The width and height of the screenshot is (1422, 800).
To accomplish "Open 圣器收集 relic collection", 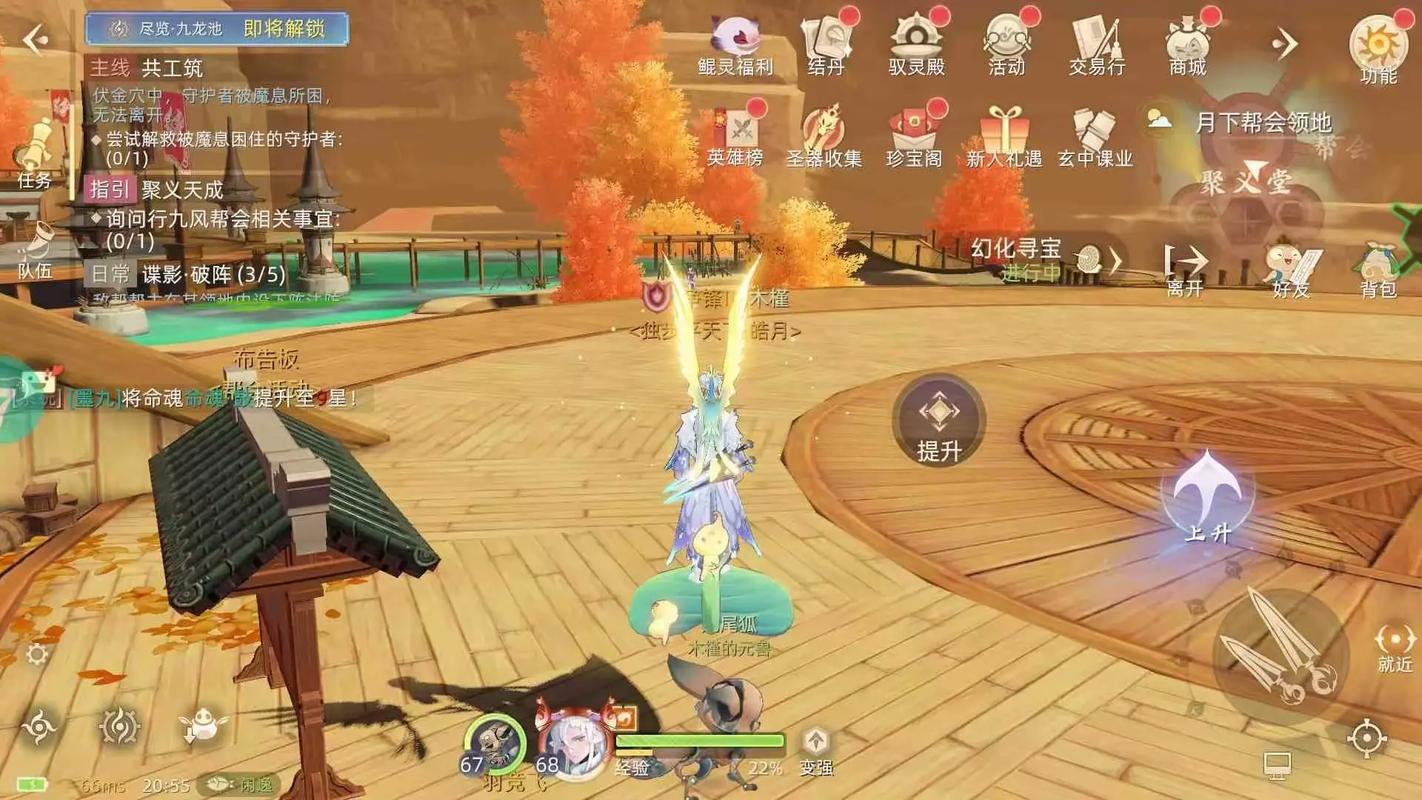I will click(823, 137).
